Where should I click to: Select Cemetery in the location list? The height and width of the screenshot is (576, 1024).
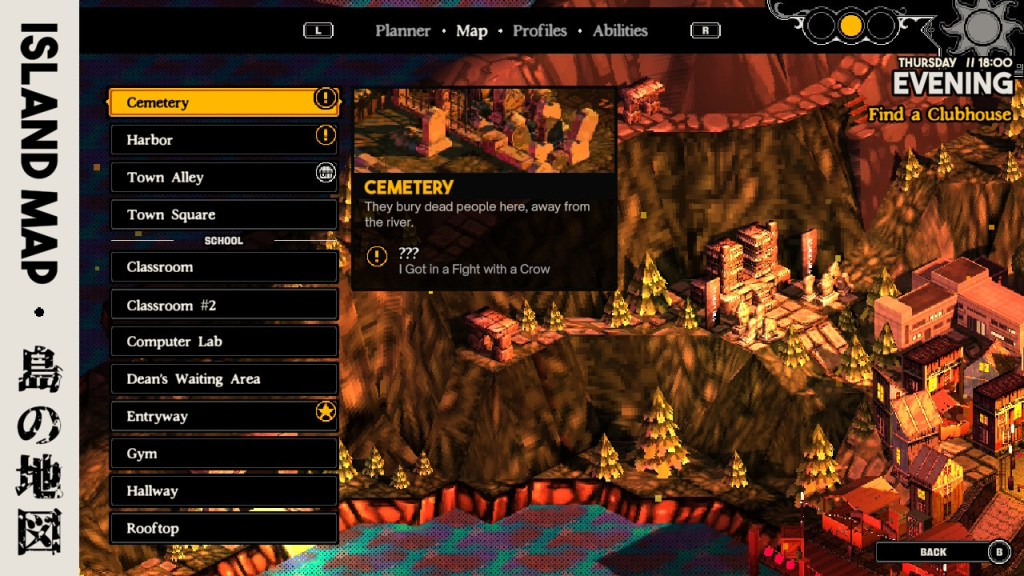pos(222,102)
